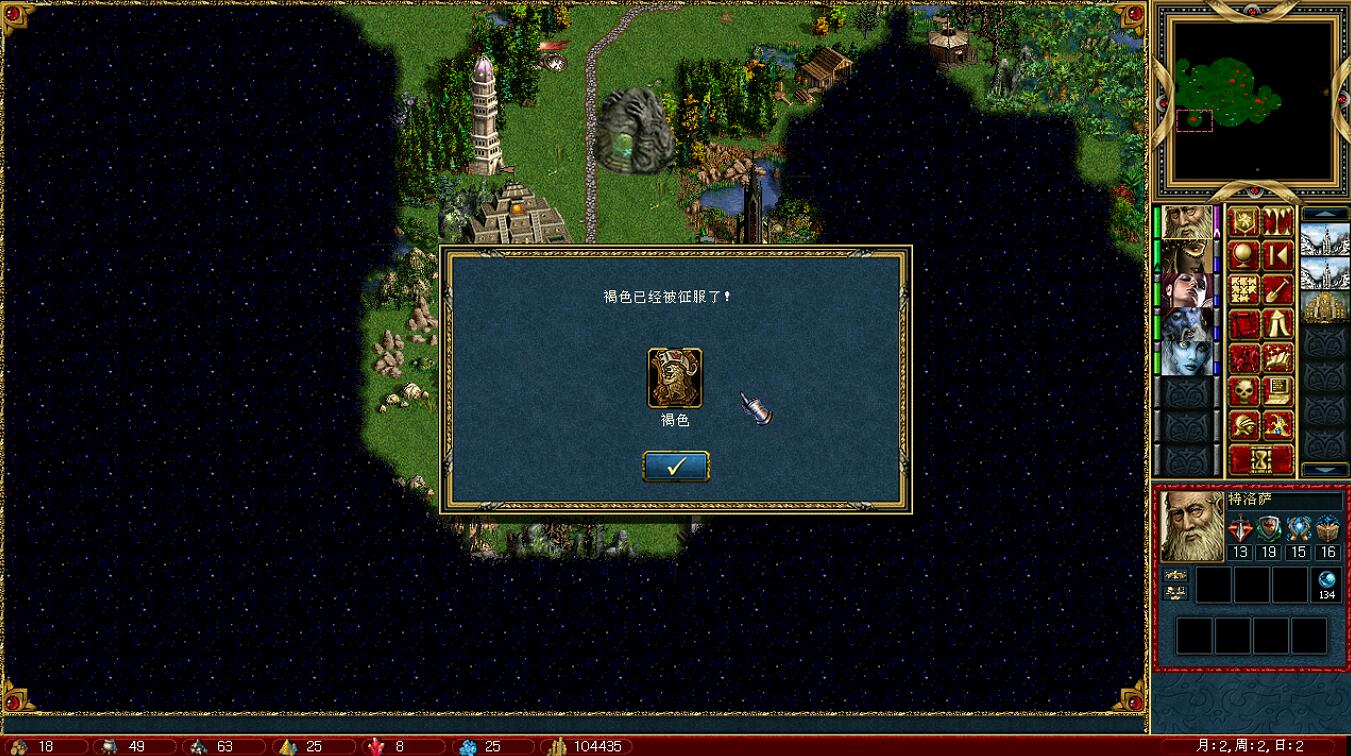Click the gold left-arrow bar button
1351x756 pixels.
tap(1278, 255)
